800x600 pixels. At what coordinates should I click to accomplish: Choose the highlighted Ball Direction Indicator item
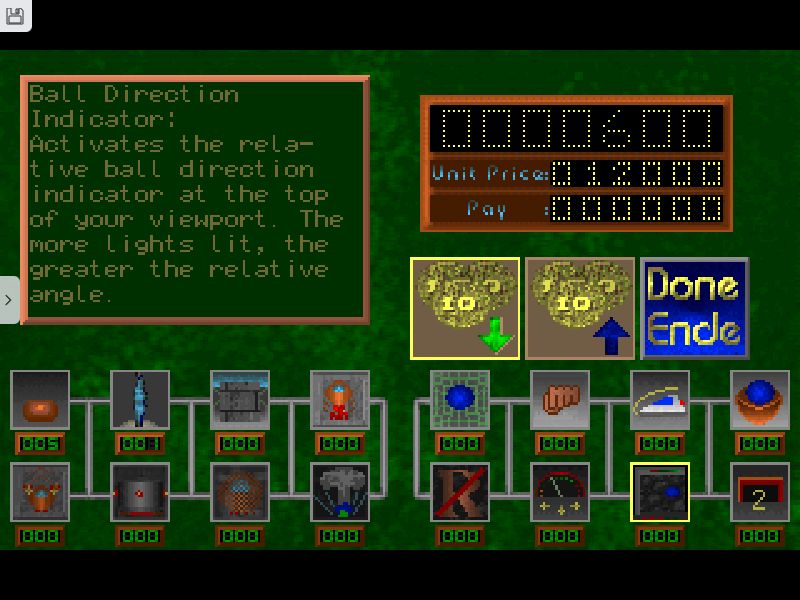[x=660, y=492]
